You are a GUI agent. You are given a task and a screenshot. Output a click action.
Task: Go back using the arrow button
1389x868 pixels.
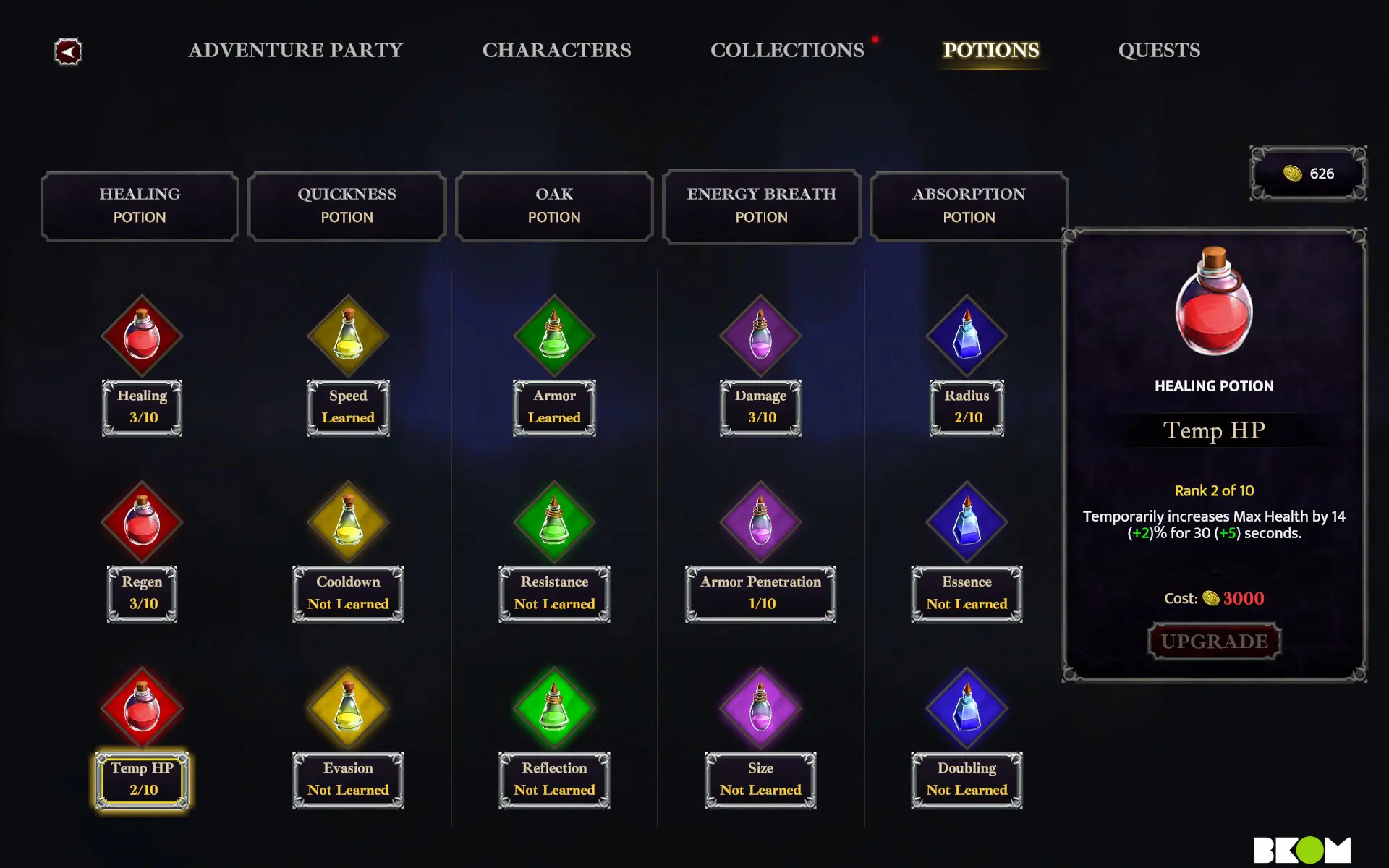68,51
